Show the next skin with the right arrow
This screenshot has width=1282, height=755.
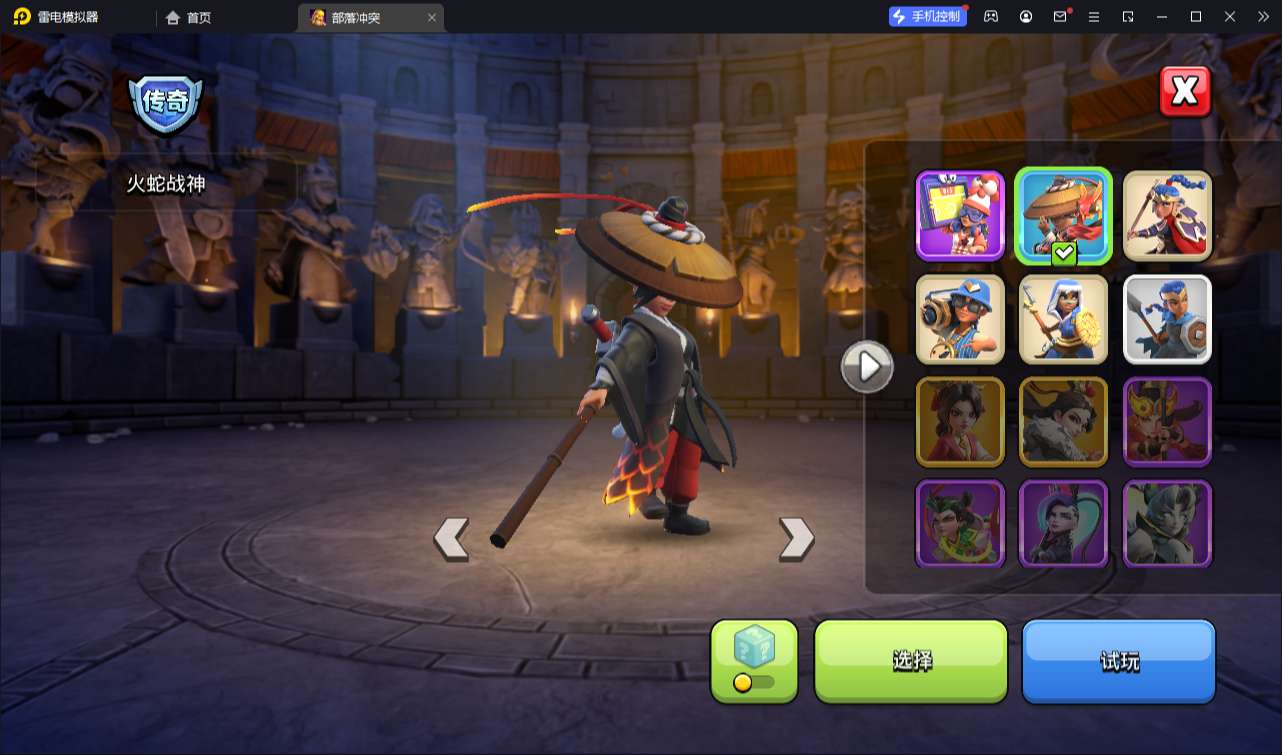(796, 538)
